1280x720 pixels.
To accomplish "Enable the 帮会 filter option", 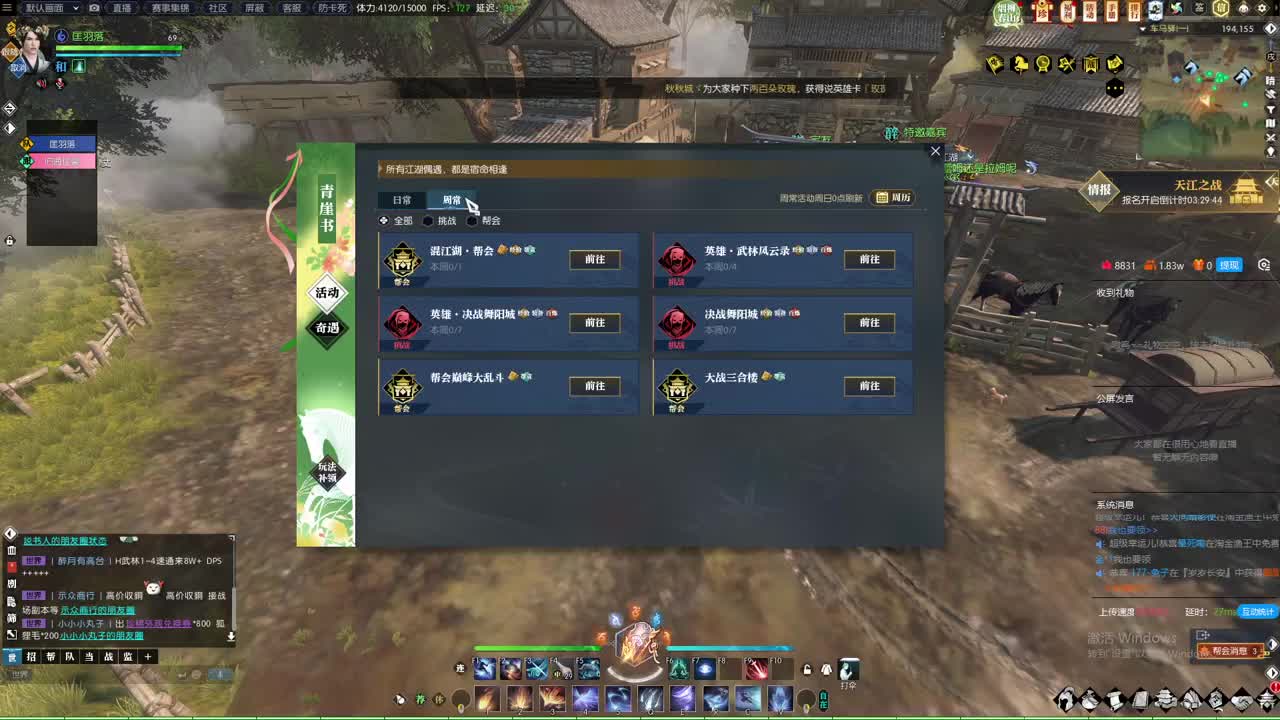I will pos(470,221).
